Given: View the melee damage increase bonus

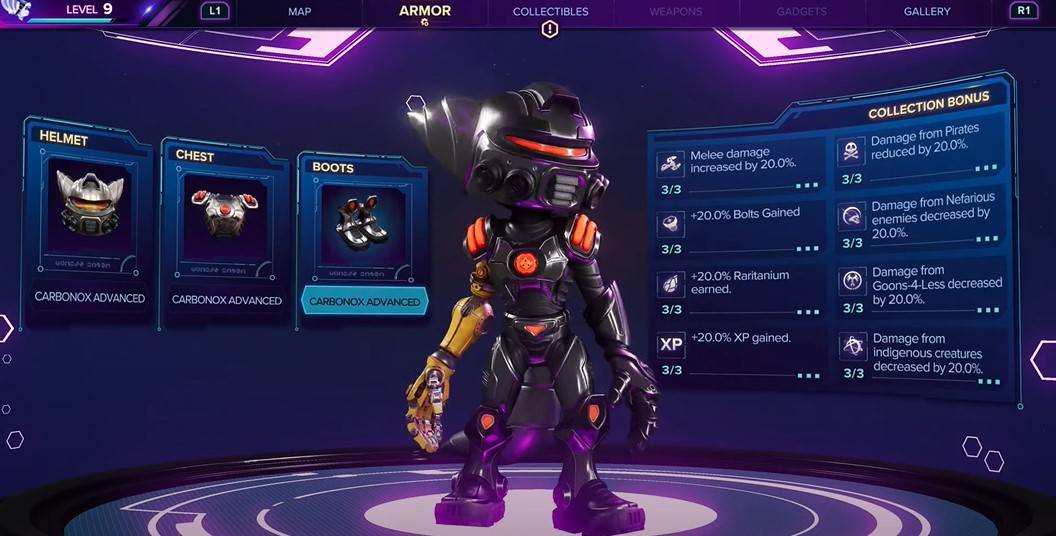Looking at the screenshot, I should 740,167.
